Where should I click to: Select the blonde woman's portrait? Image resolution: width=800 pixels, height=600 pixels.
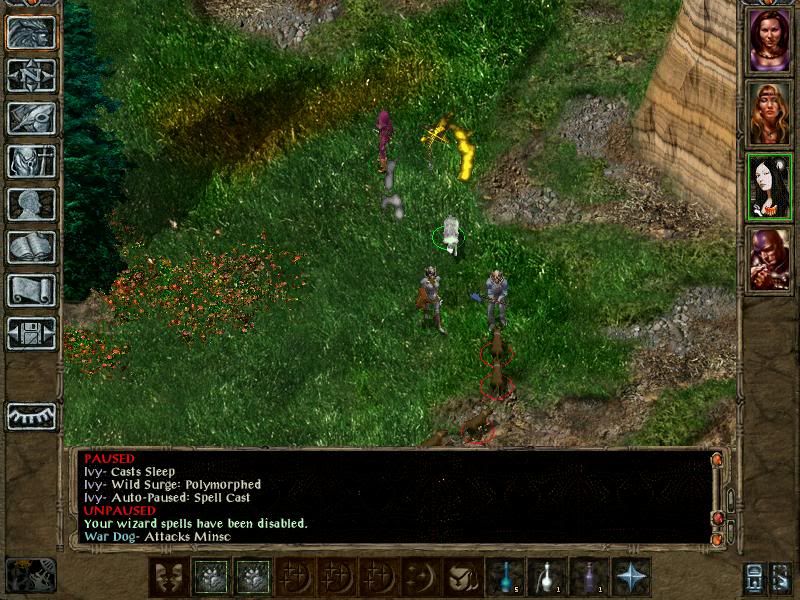[x=768, y=114]
